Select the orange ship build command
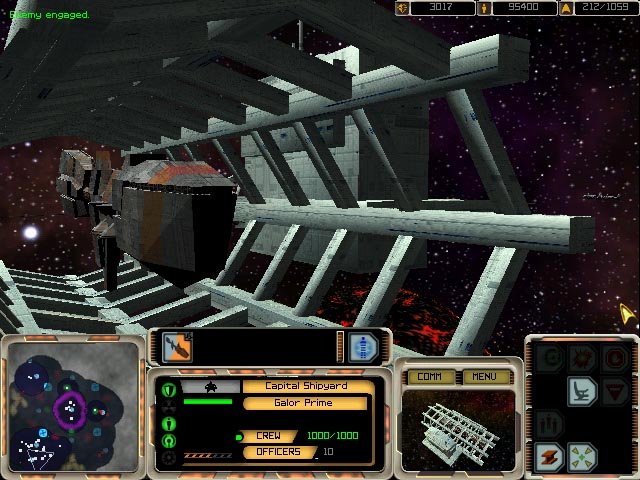640x480 pixels. pyautogui.click(x=548, y=456)
